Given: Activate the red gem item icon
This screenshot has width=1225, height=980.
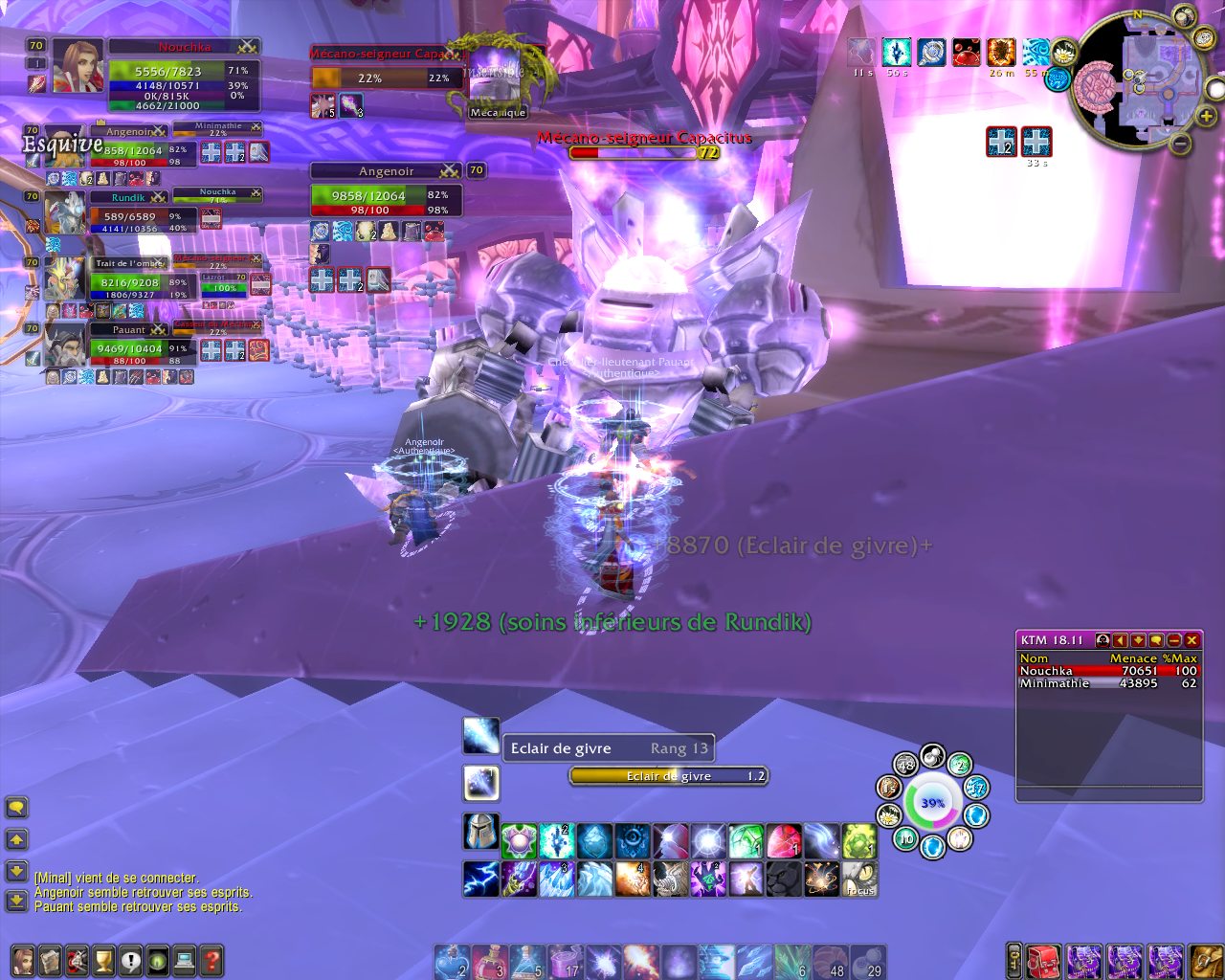Looking at the screenshot, I should point(784,841).
